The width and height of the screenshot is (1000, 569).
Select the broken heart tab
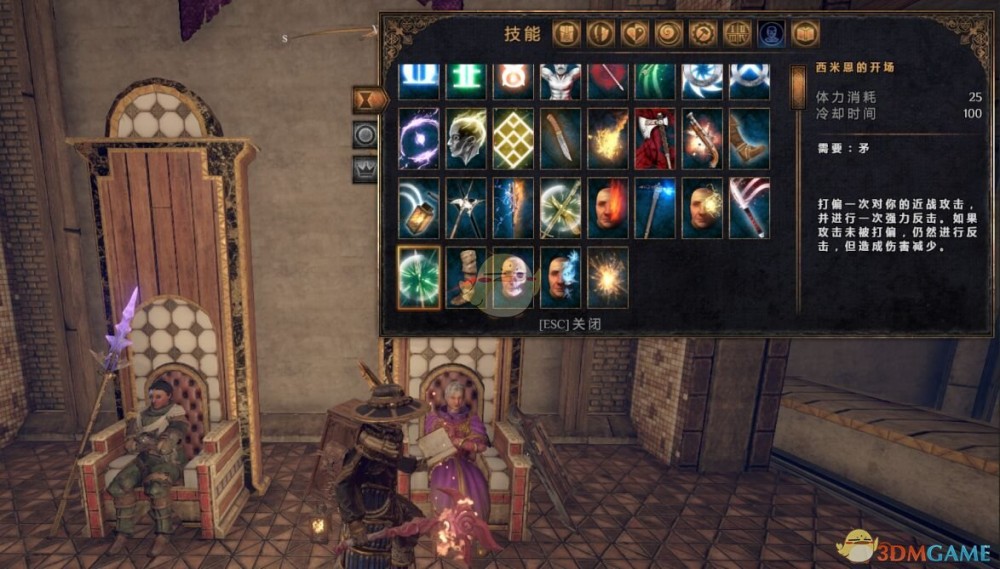pos(635,34)
